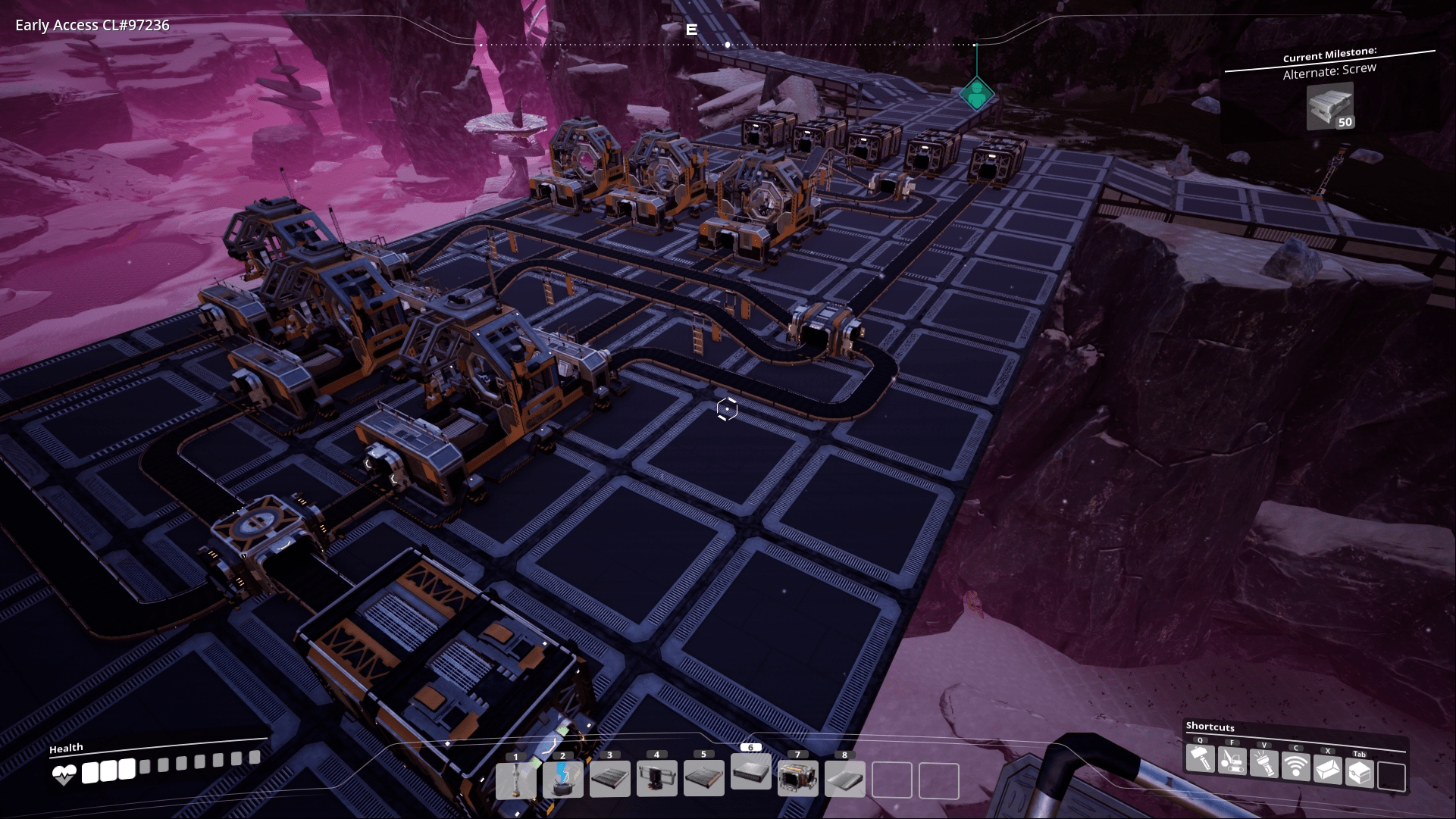Click the milestone iron ingot requirement icon
Screen dimensions: 1456x819
click(1330, 107)
